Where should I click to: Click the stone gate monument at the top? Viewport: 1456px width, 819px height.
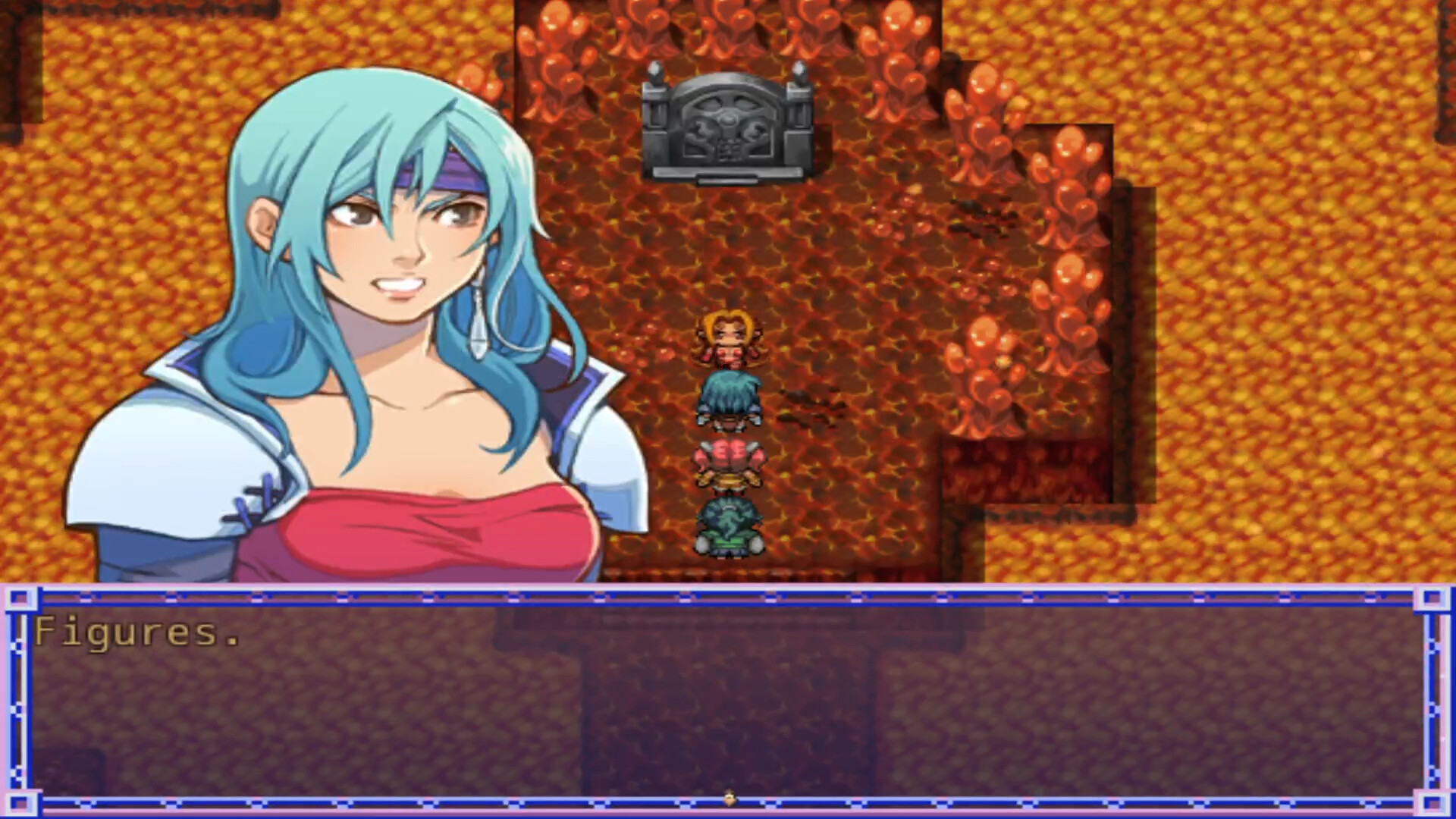click(728, 129)
